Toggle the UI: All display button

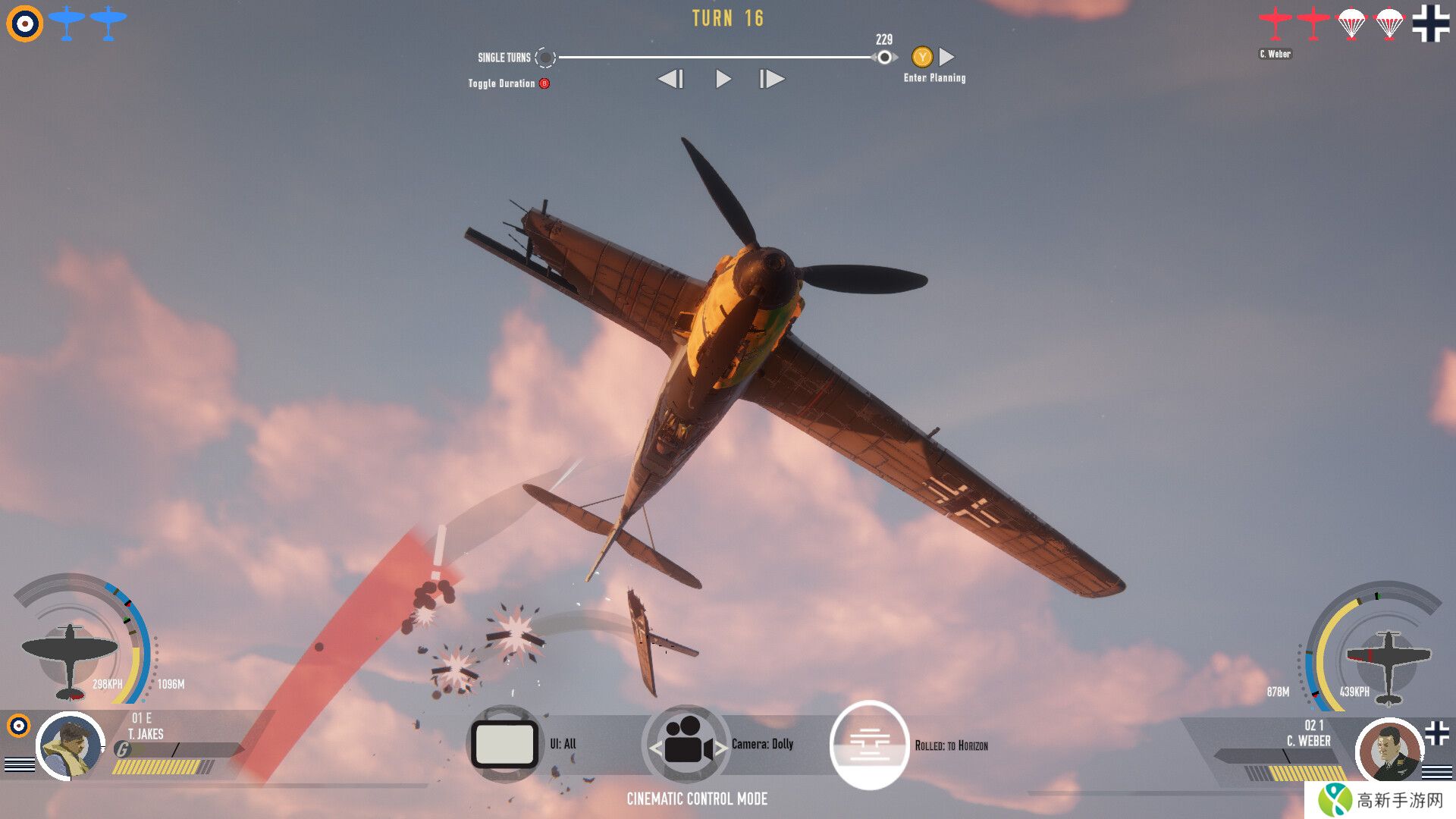pyautogui.click(x=505, y=744)
